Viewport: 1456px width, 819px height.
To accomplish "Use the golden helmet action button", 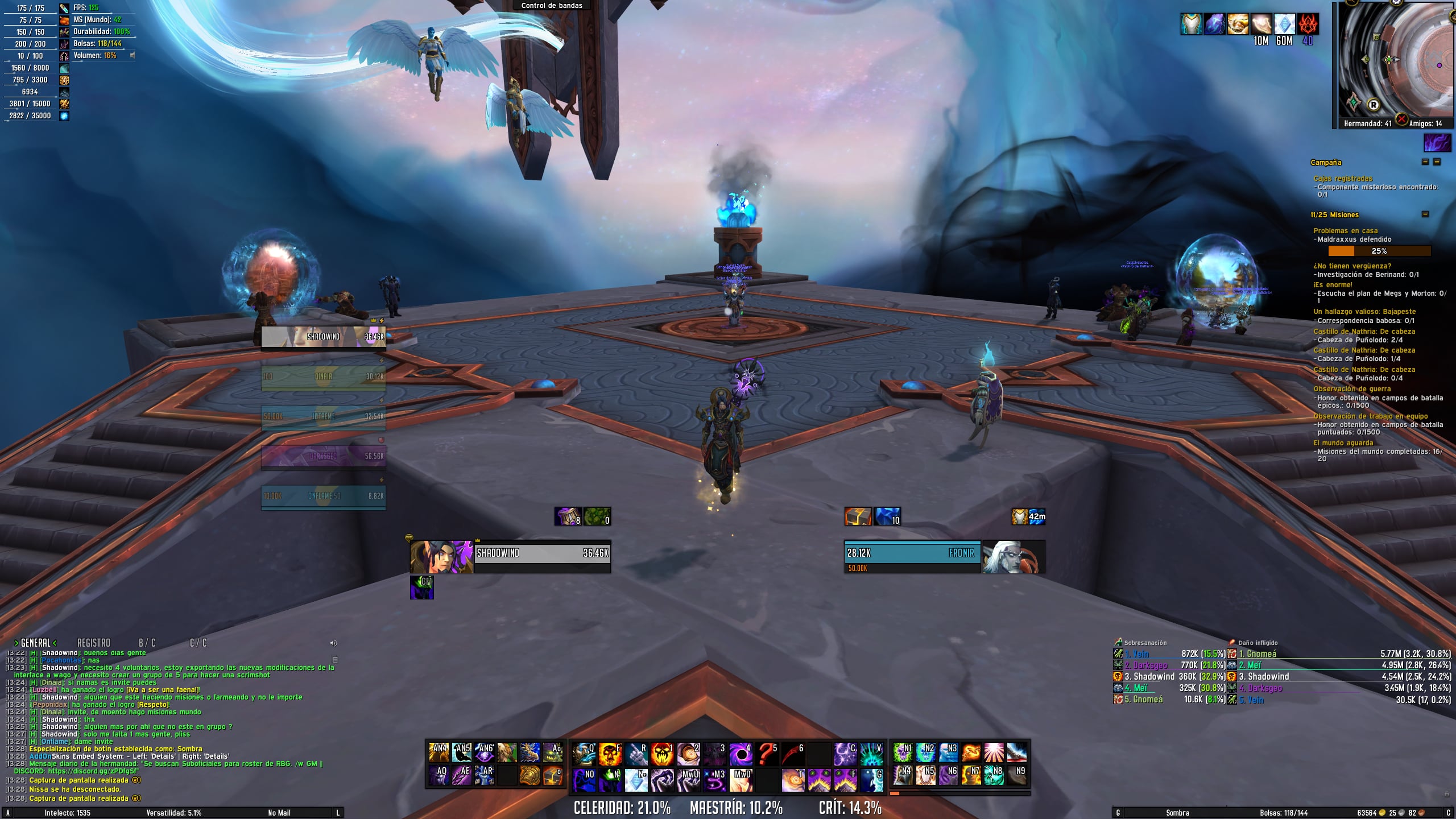I will 530,776.
